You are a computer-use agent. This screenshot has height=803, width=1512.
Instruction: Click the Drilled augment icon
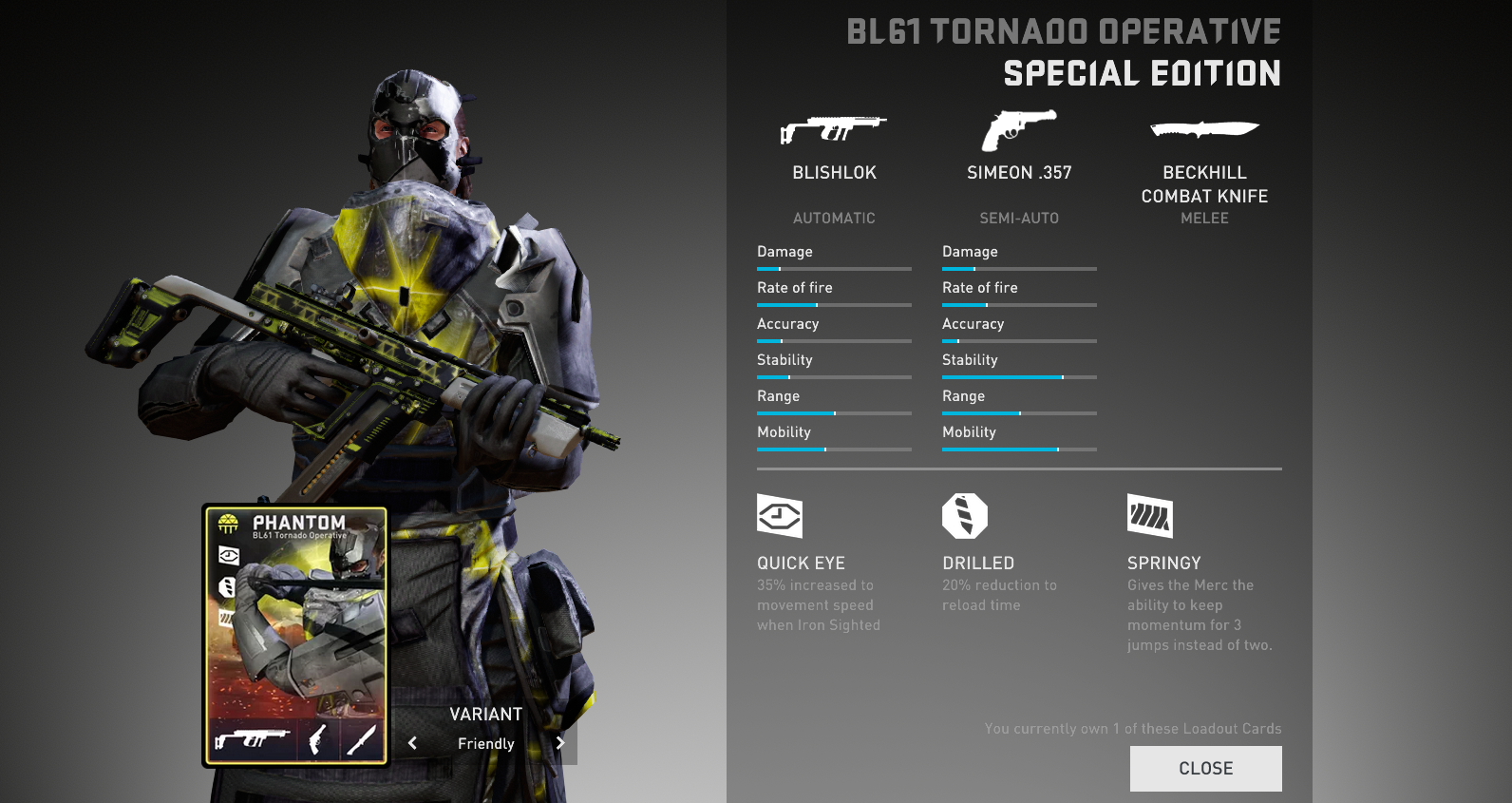965,516
